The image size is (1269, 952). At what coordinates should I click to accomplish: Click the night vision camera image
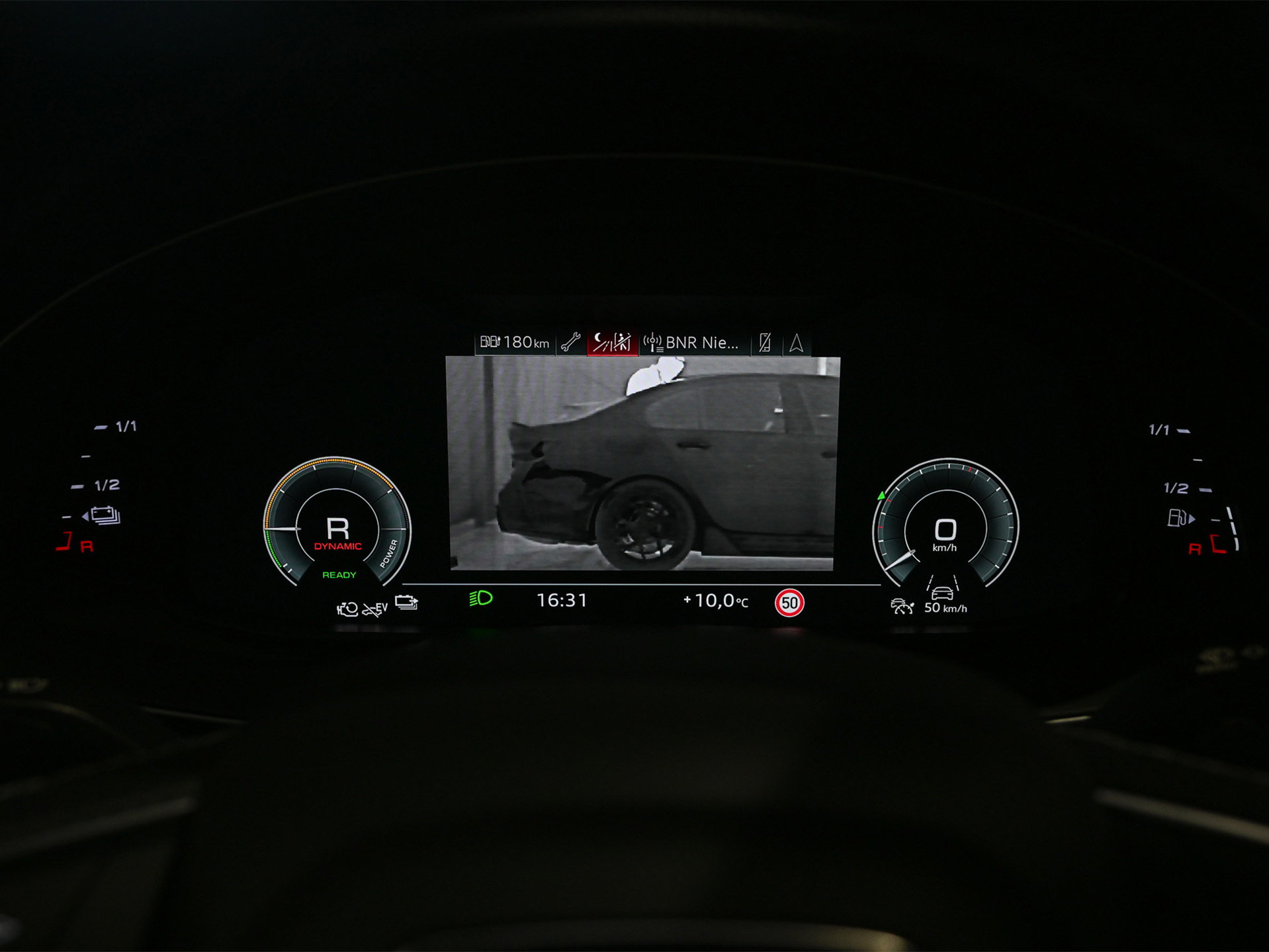click(642, 463)
